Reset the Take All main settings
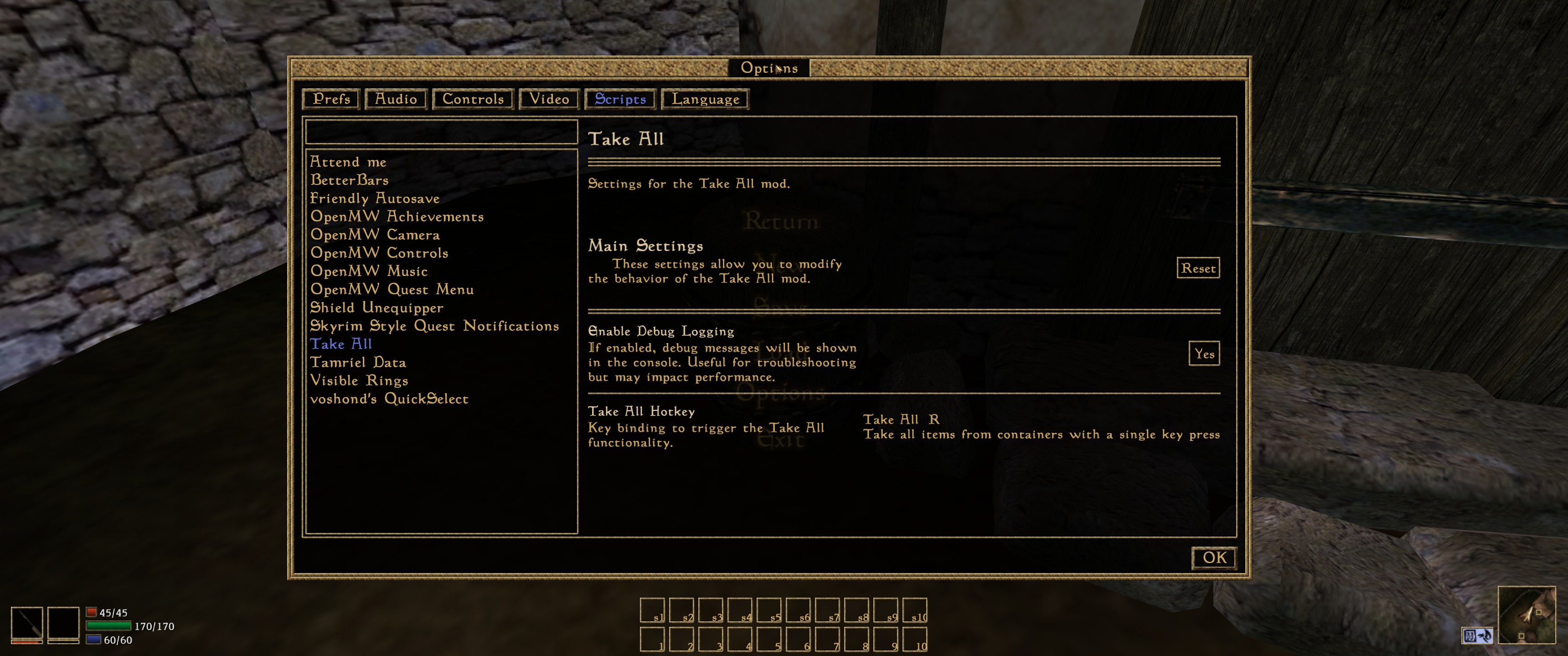 [x=1198, y=268]
